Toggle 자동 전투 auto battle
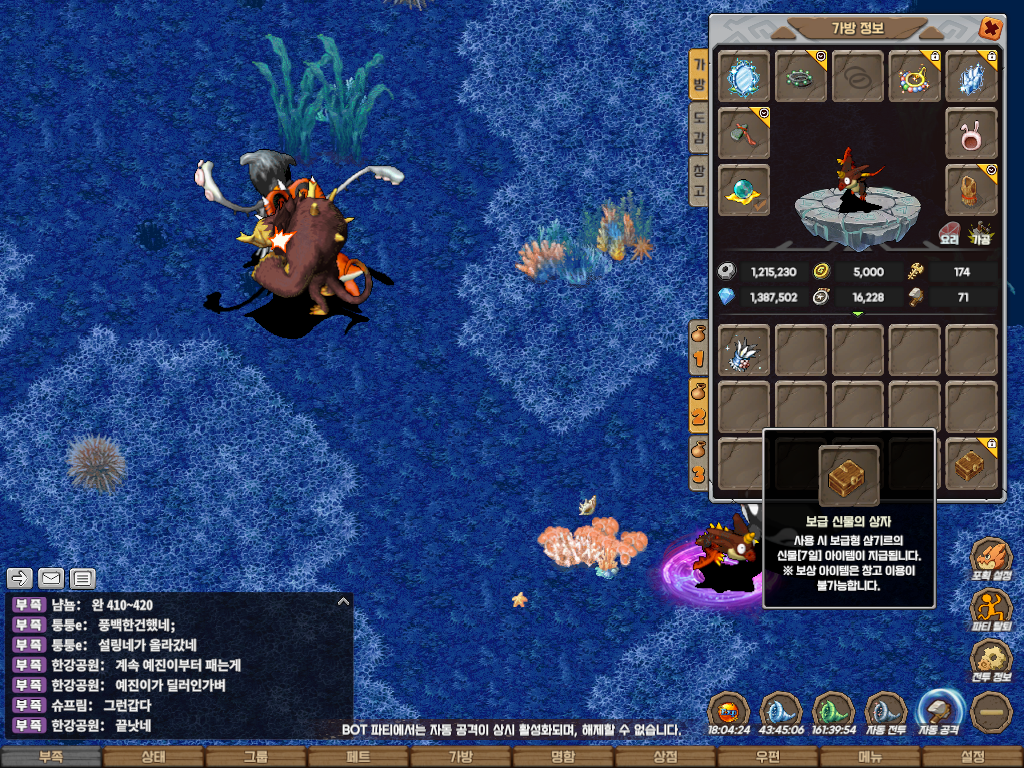Image resolution: width=1024 pixels, height=768 pixels. 885,714
